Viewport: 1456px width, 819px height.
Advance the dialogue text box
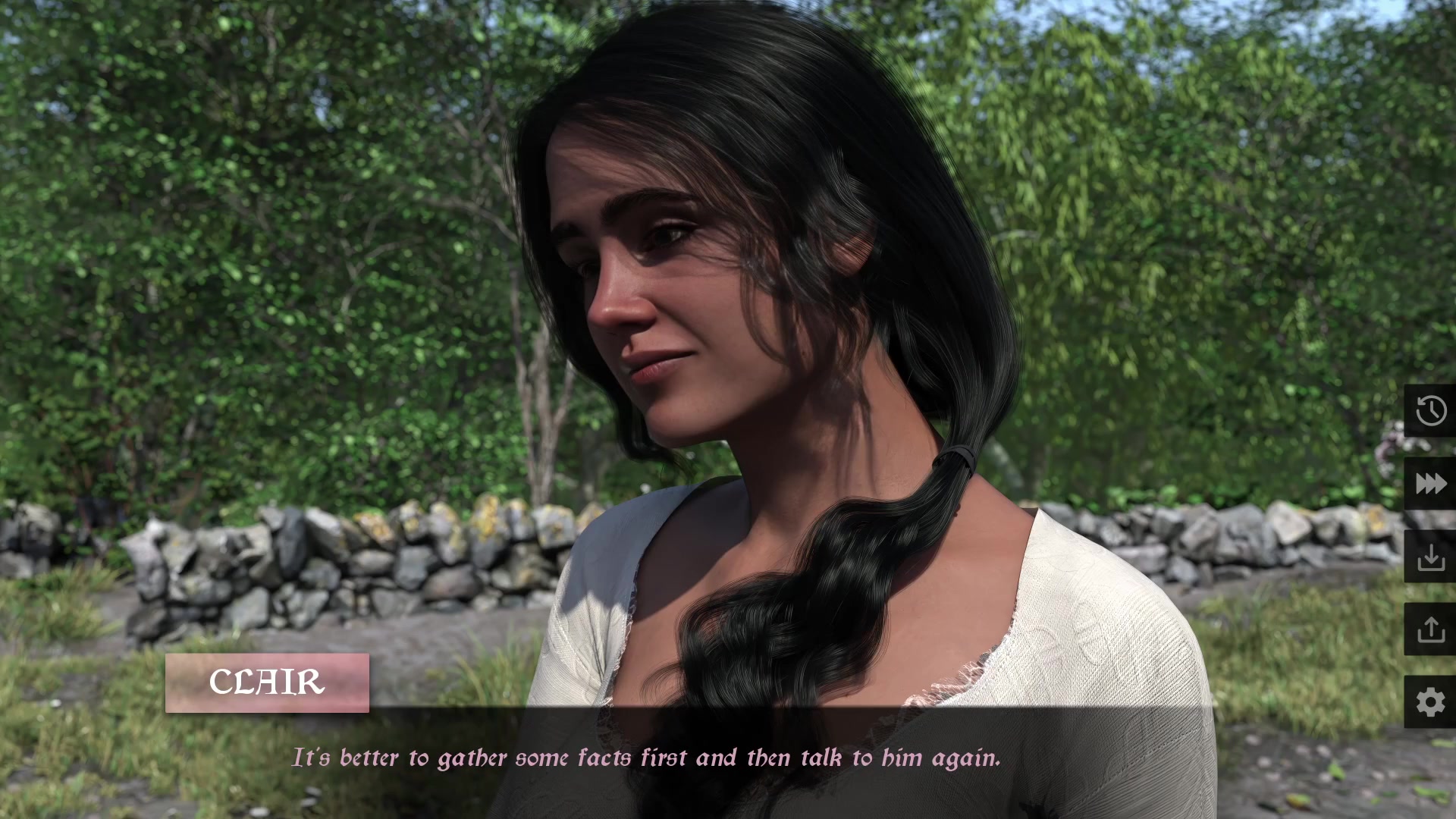click(x=646, y=758)
